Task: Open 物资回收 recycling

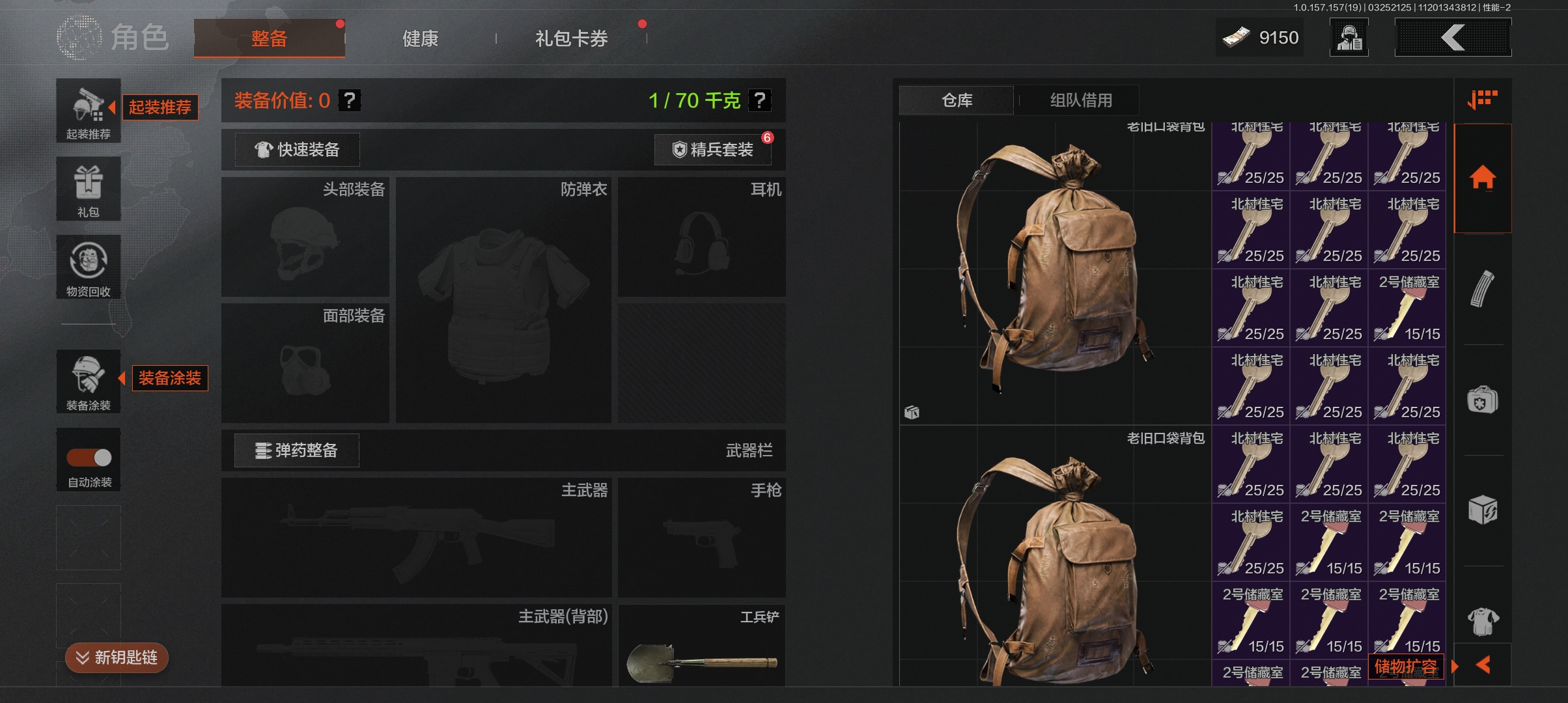Action: 89,267
